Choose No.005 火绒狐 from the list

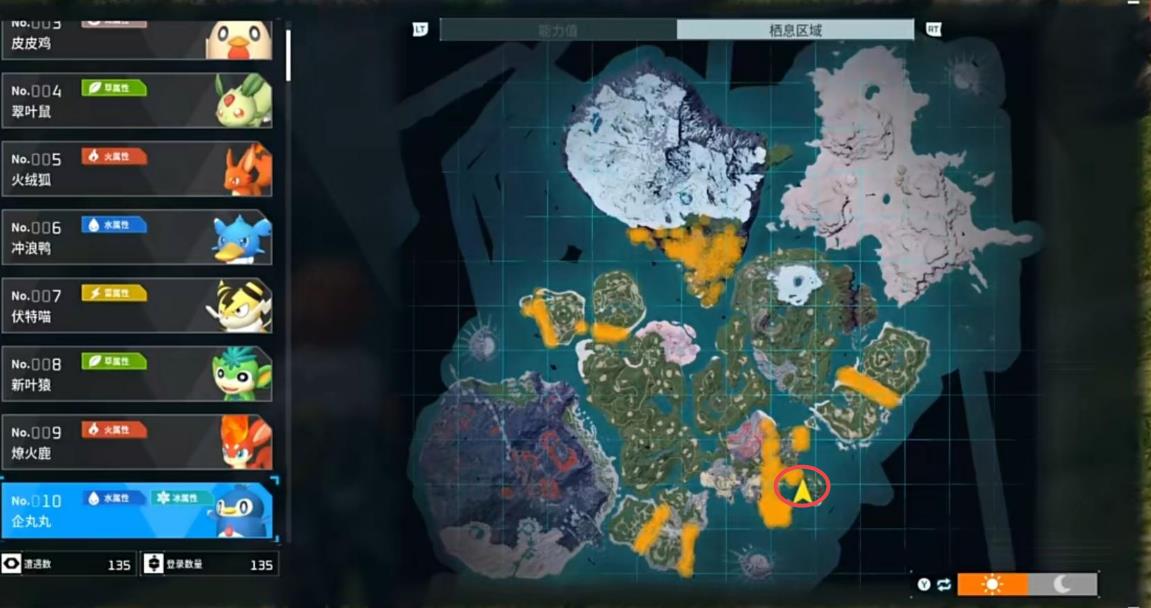[x=136, y=168]
